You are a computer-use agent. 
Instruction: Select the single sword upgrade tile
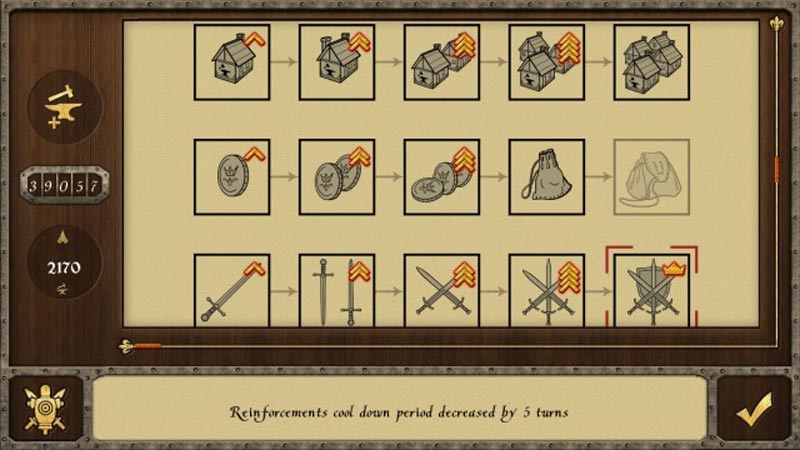[x=232, y=291]
